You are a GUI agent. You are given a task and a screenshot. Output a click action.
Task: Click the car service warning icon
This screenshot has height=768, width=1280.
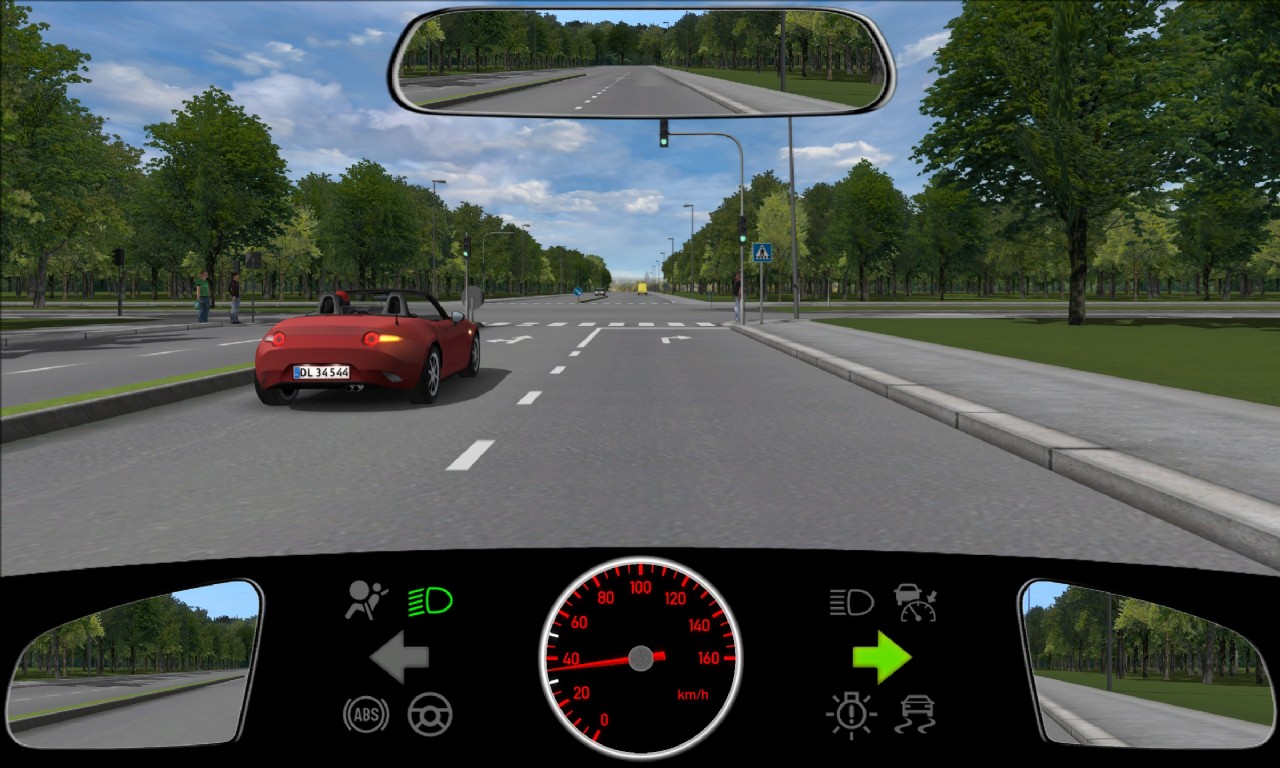(x=915, y=602)
